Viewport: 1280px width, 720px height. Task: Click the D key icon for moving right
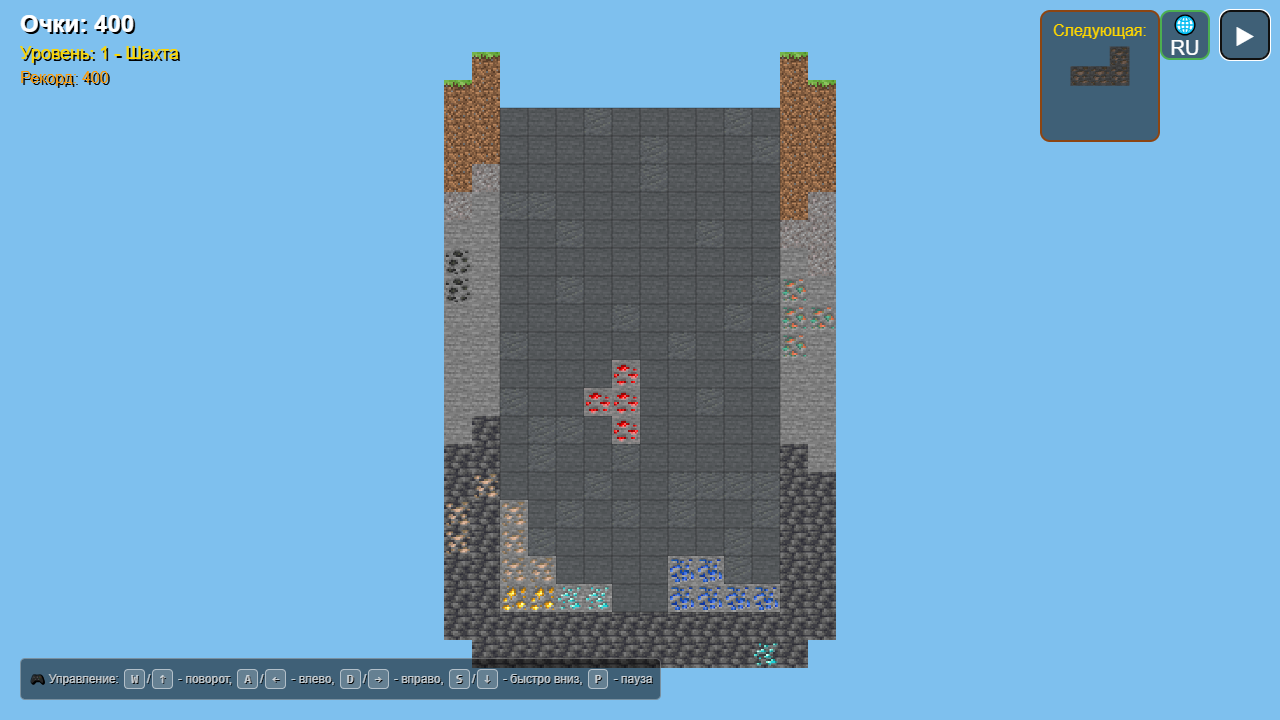348,679
